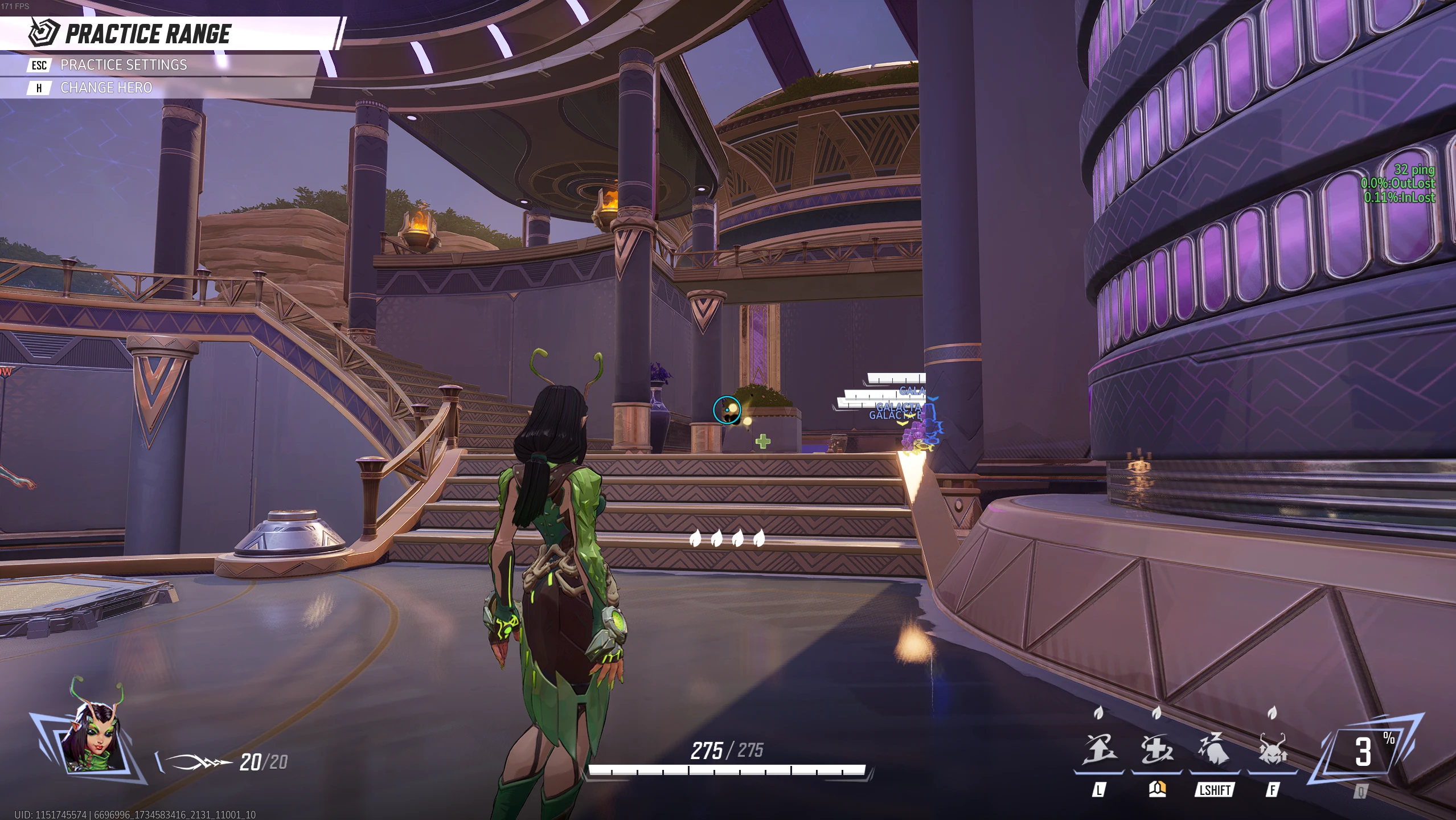Trigger the sleep spore ability icon

point(1215,750)
